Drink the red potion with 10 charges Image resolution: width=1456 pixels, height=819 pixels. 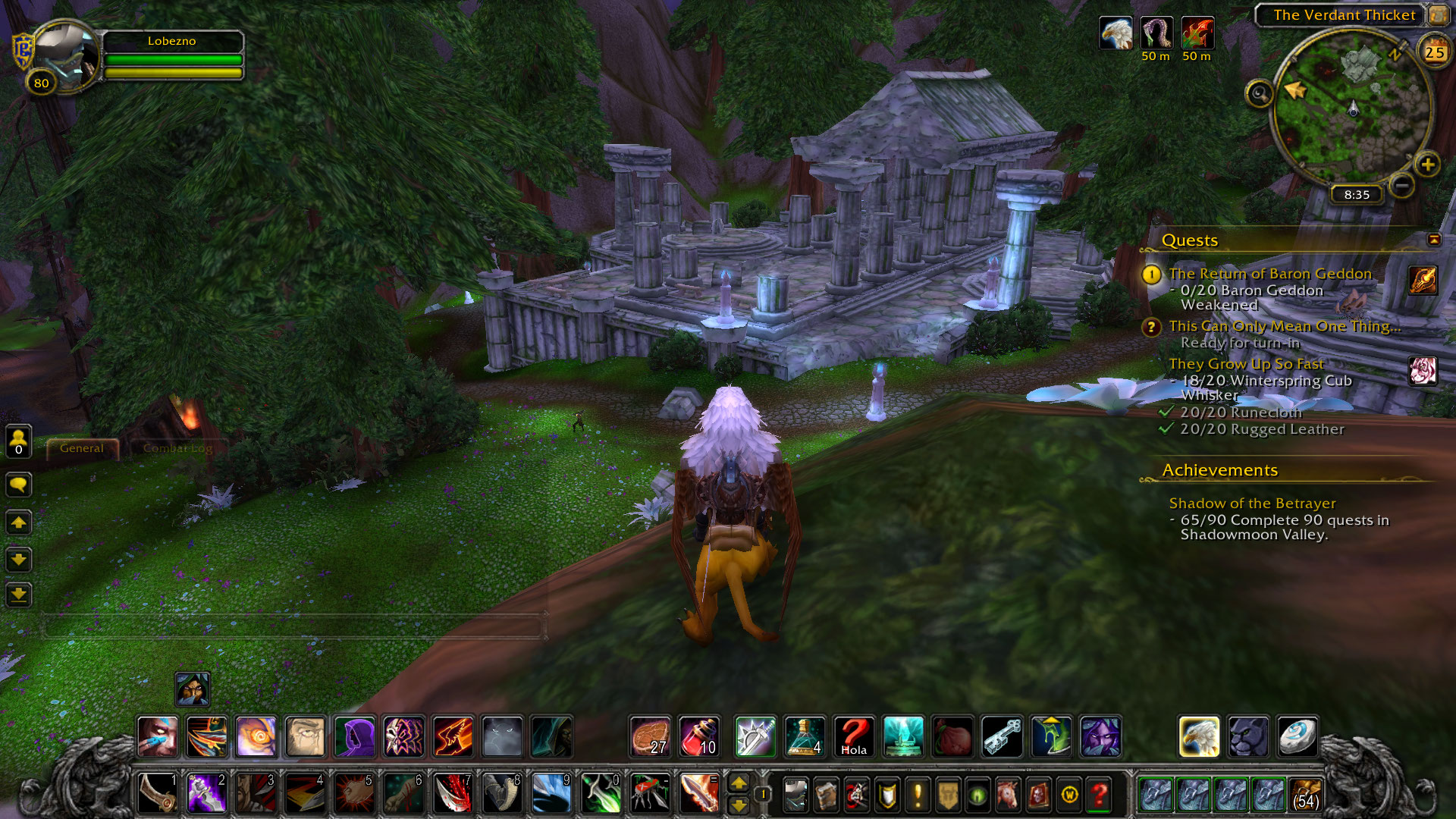point(698,736)
